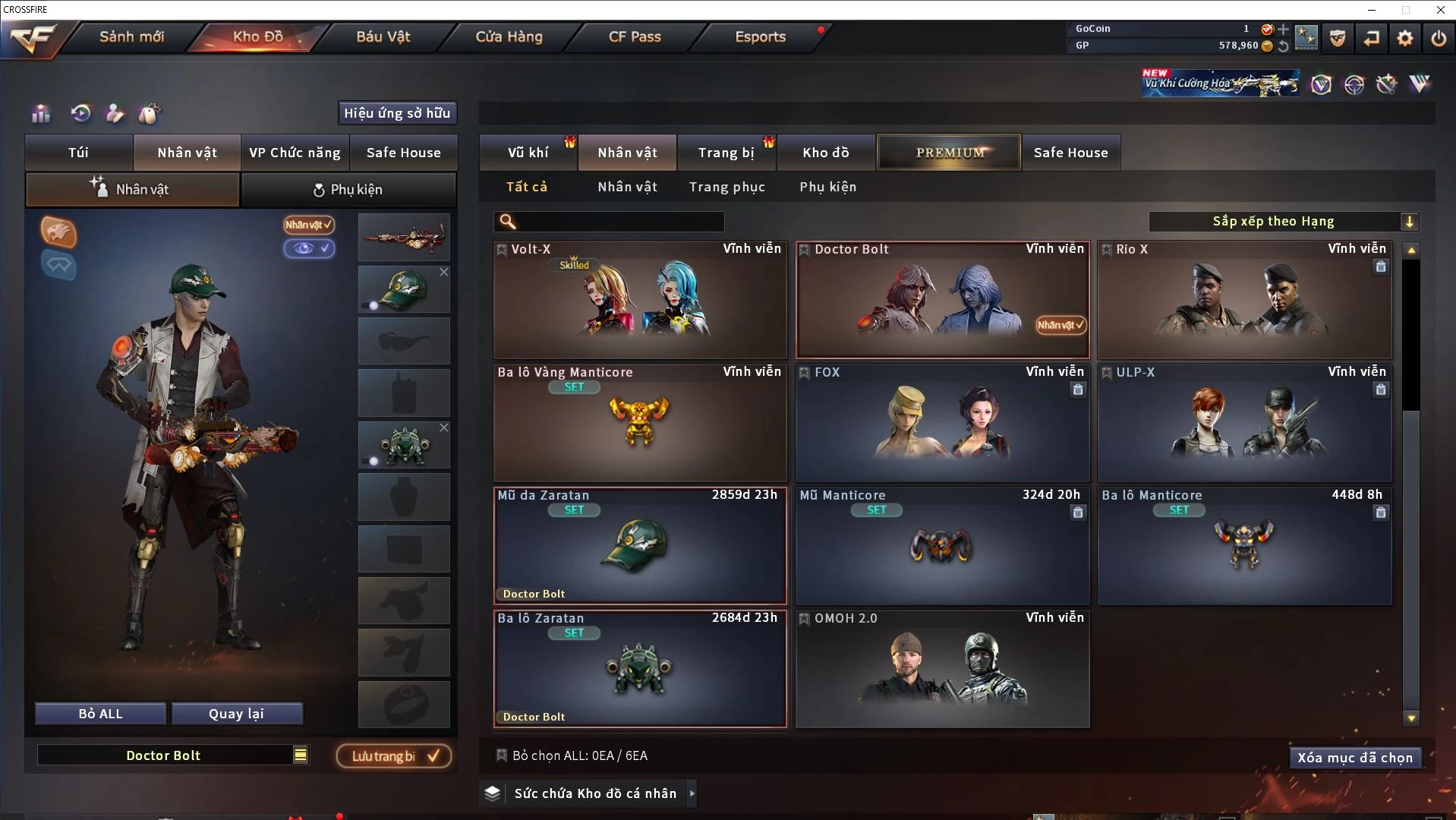1456x820 pixels.
Task: Switch to the PREMIUM tab
Action: [x=950, y=153]
